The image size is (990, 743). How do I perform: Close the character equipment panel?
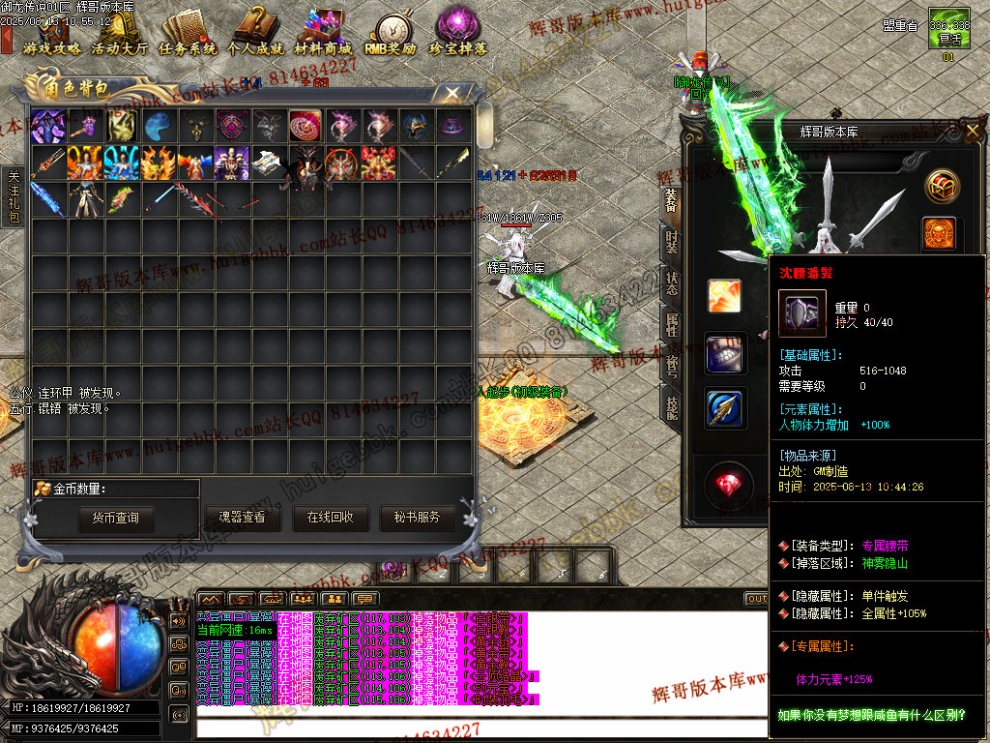[973, 130]
